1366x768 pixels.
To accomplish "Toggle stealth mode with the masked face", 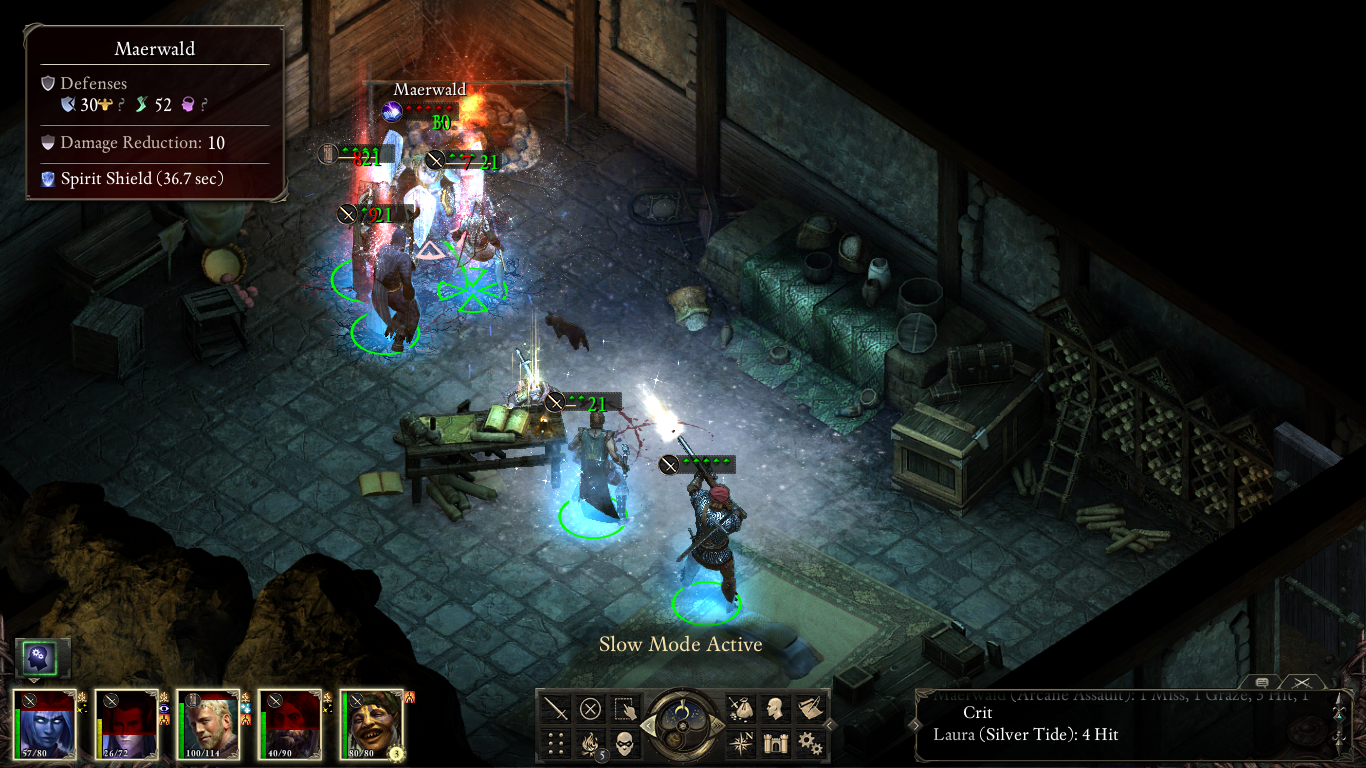I will pos(624,743).
